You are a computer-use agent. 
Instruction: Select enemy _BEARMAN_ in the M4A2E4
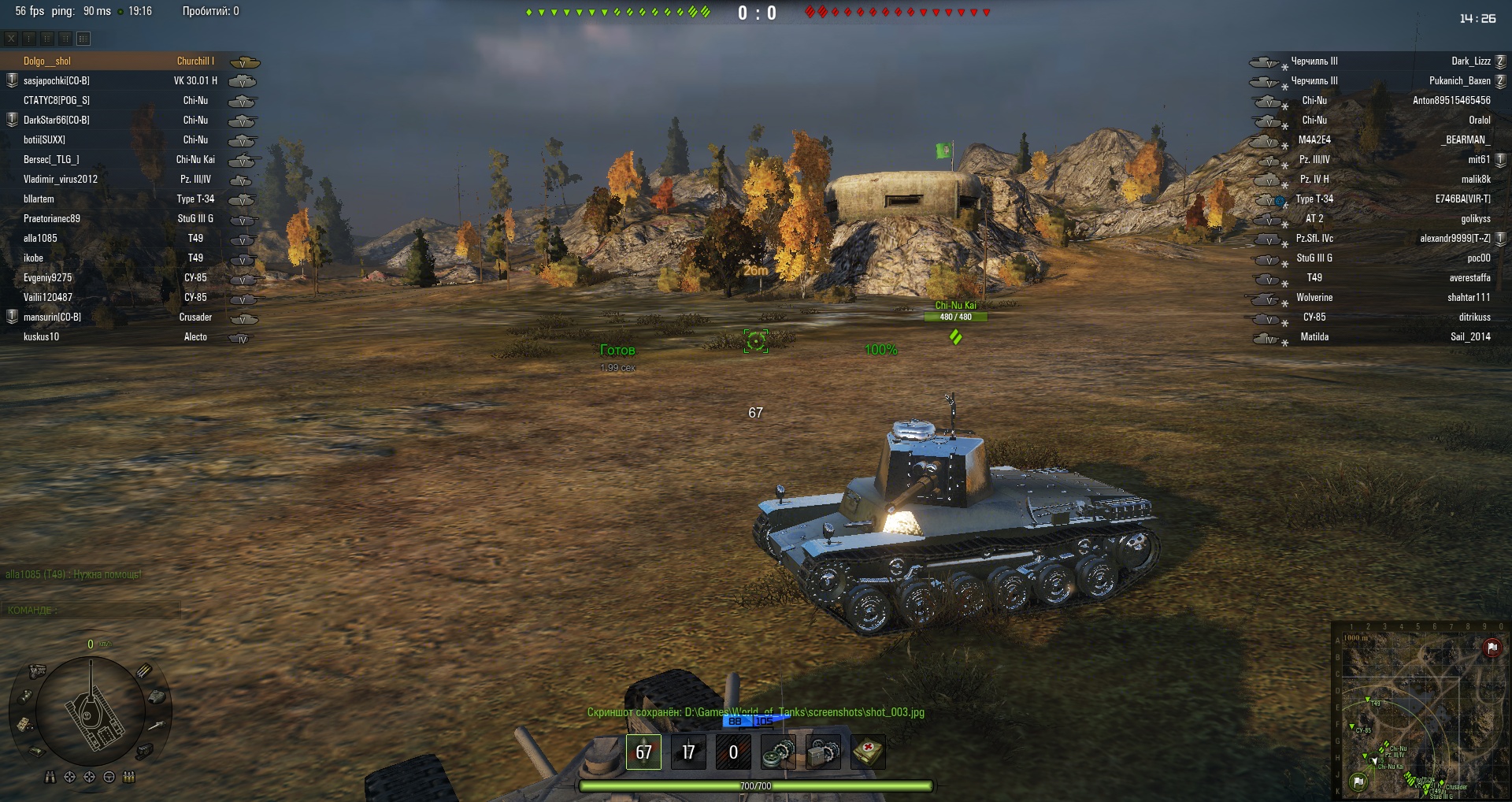click(1466, 140)
